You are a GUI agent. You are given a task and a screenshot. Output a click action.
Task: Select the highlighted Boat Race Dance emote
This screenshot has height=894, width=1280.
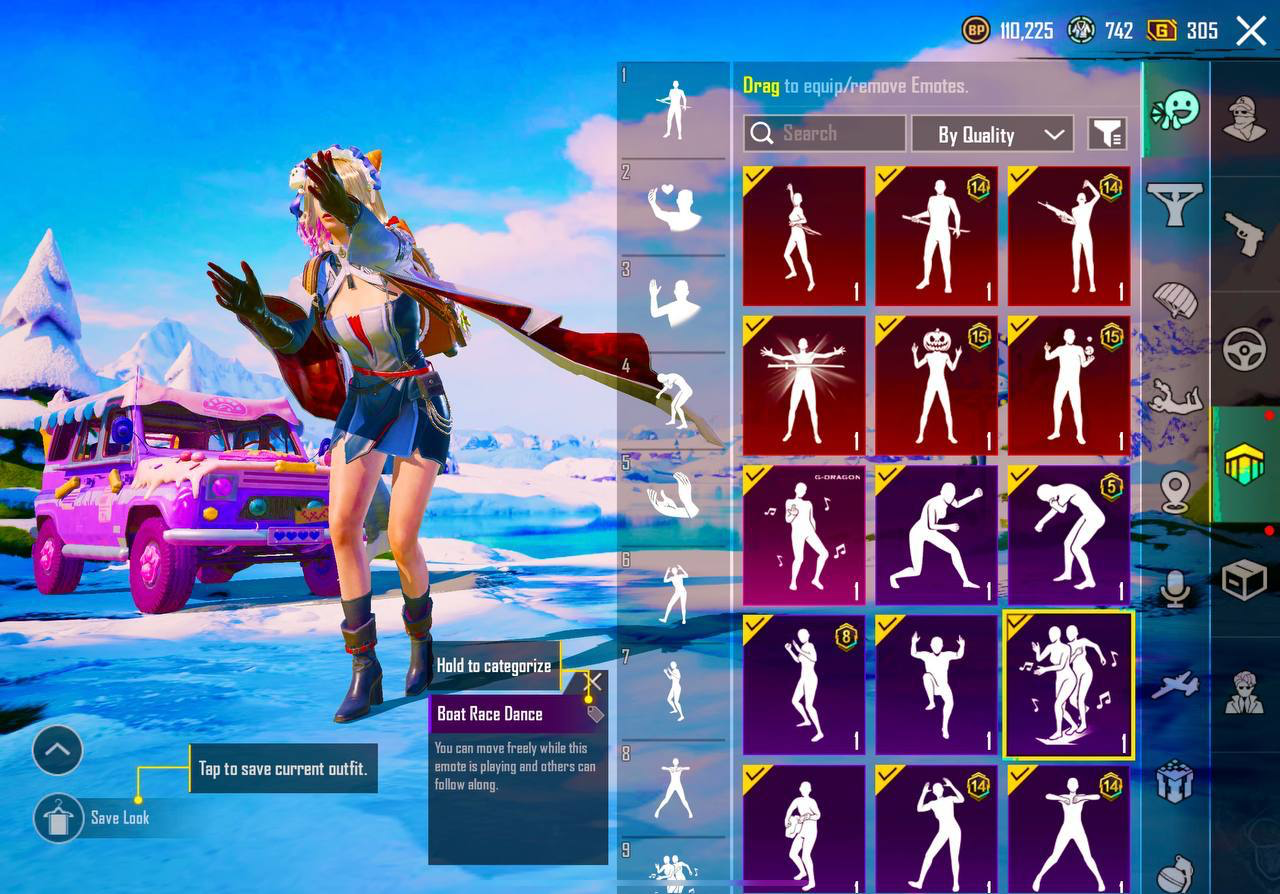[1069, 685]
